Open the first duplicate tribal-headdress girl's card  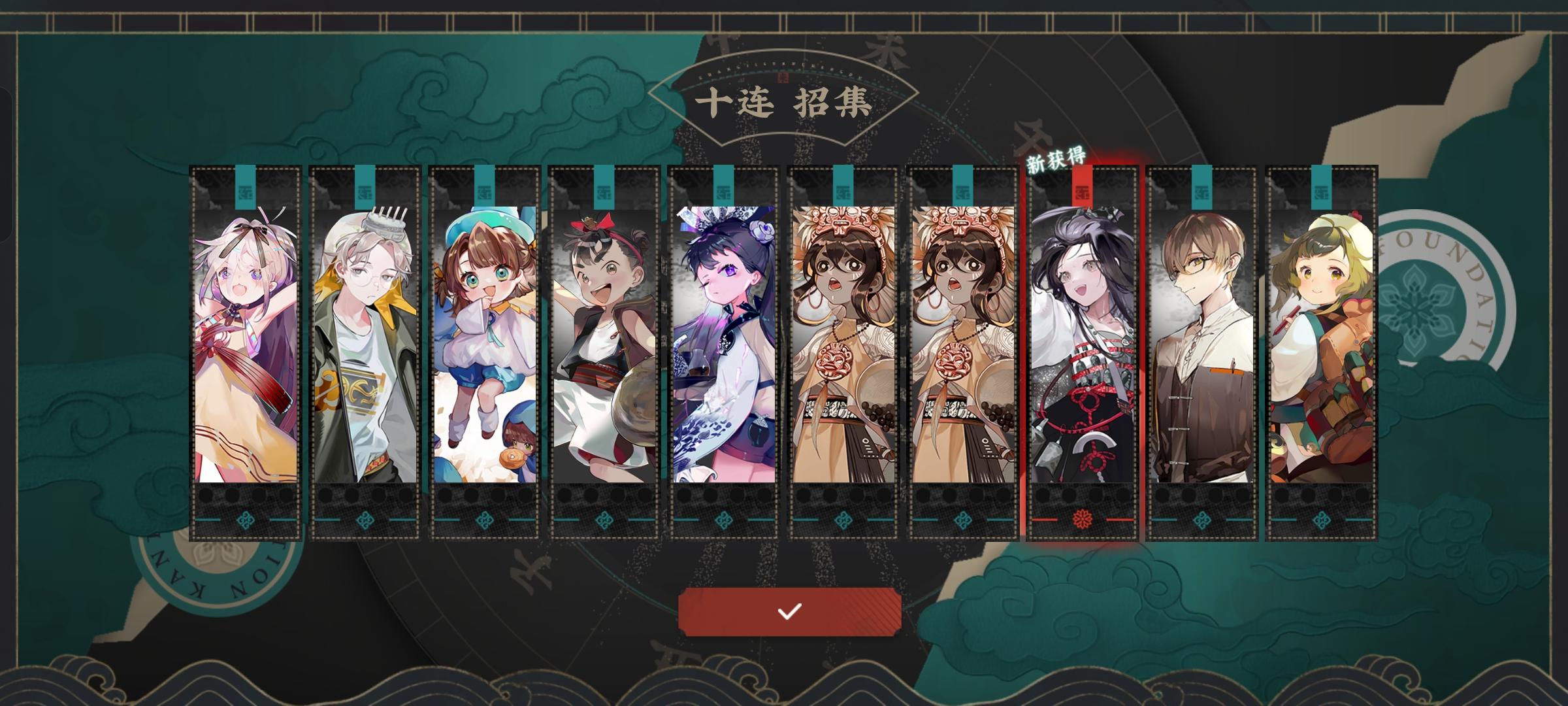tap(843, 353)
